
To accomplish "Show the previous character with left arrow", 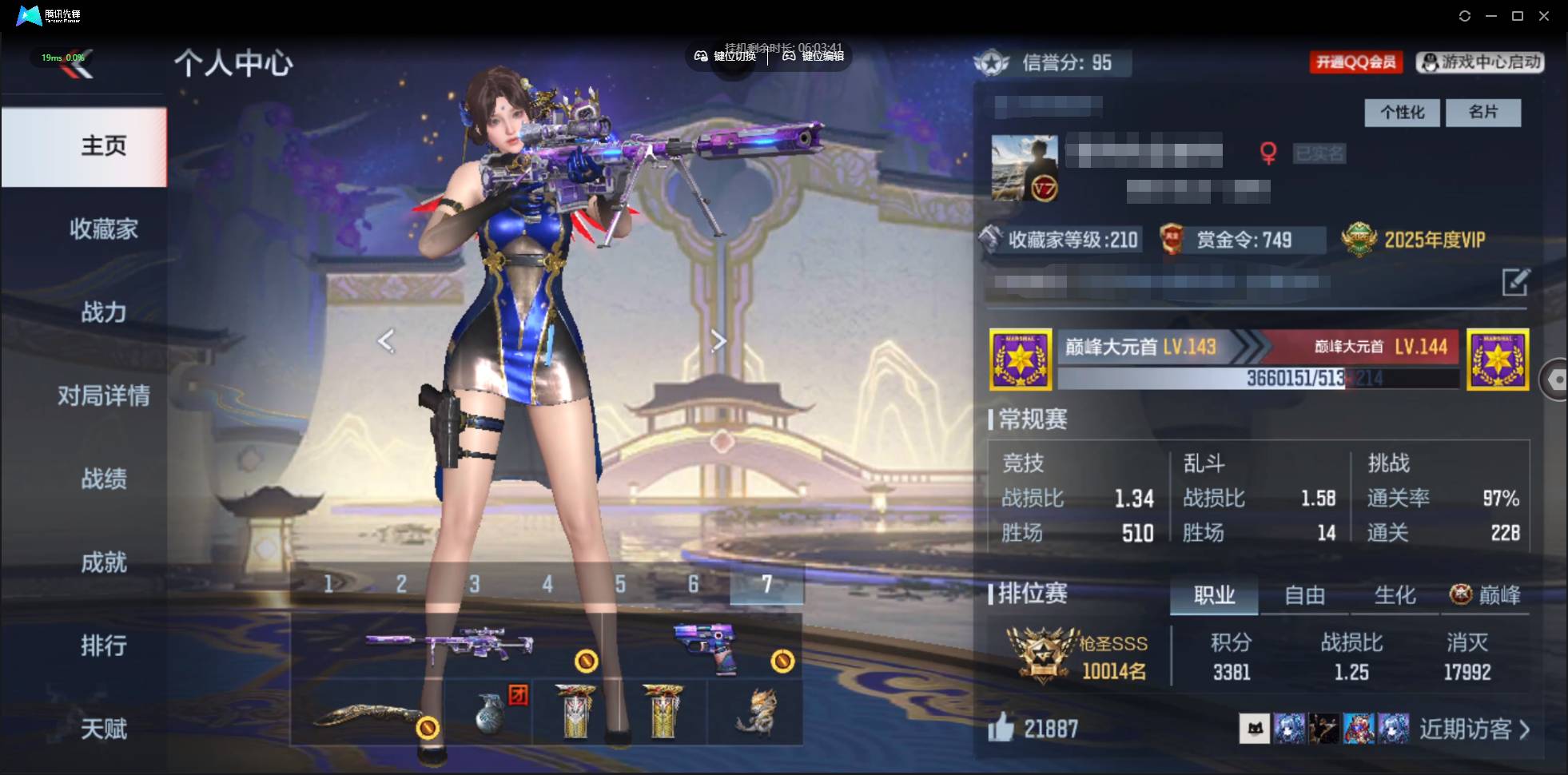I will pos(387,341).
